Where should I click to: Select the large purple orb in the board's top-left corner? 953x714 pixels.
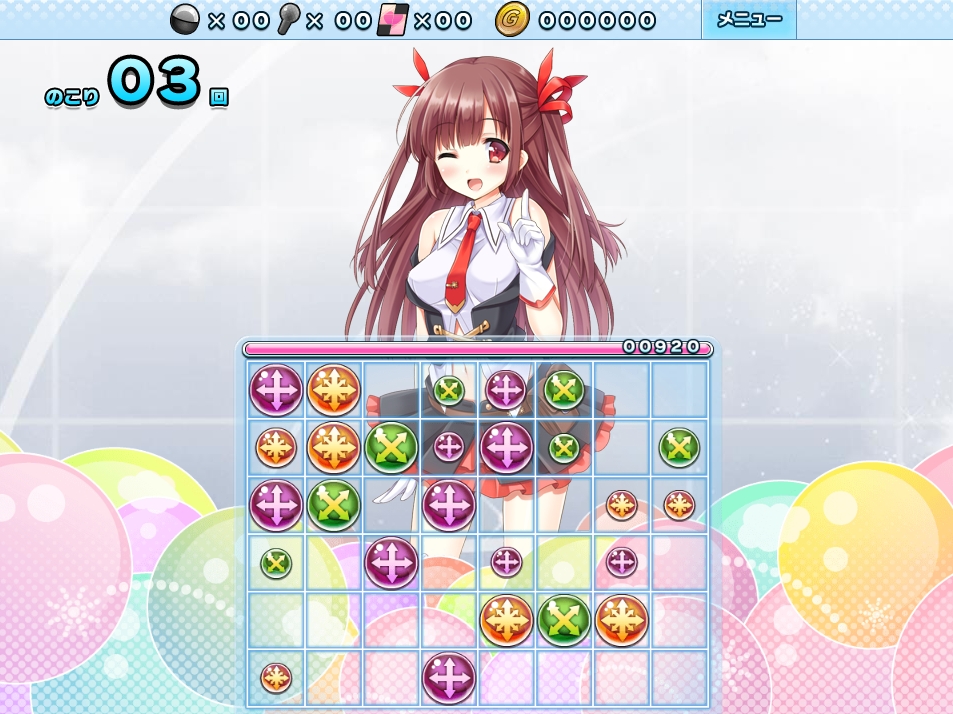pos(276,389)
